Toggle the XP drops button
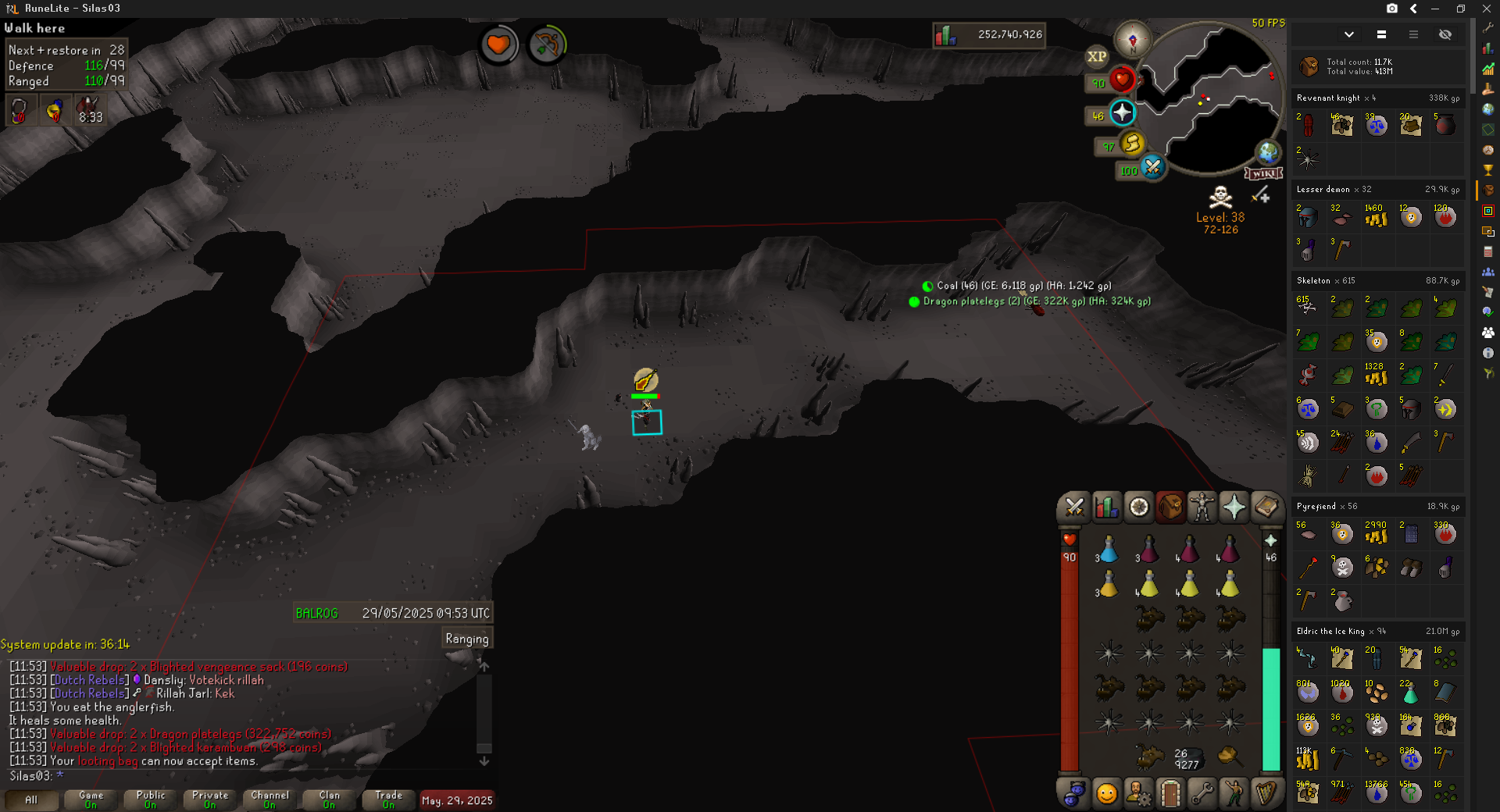 1097,56
